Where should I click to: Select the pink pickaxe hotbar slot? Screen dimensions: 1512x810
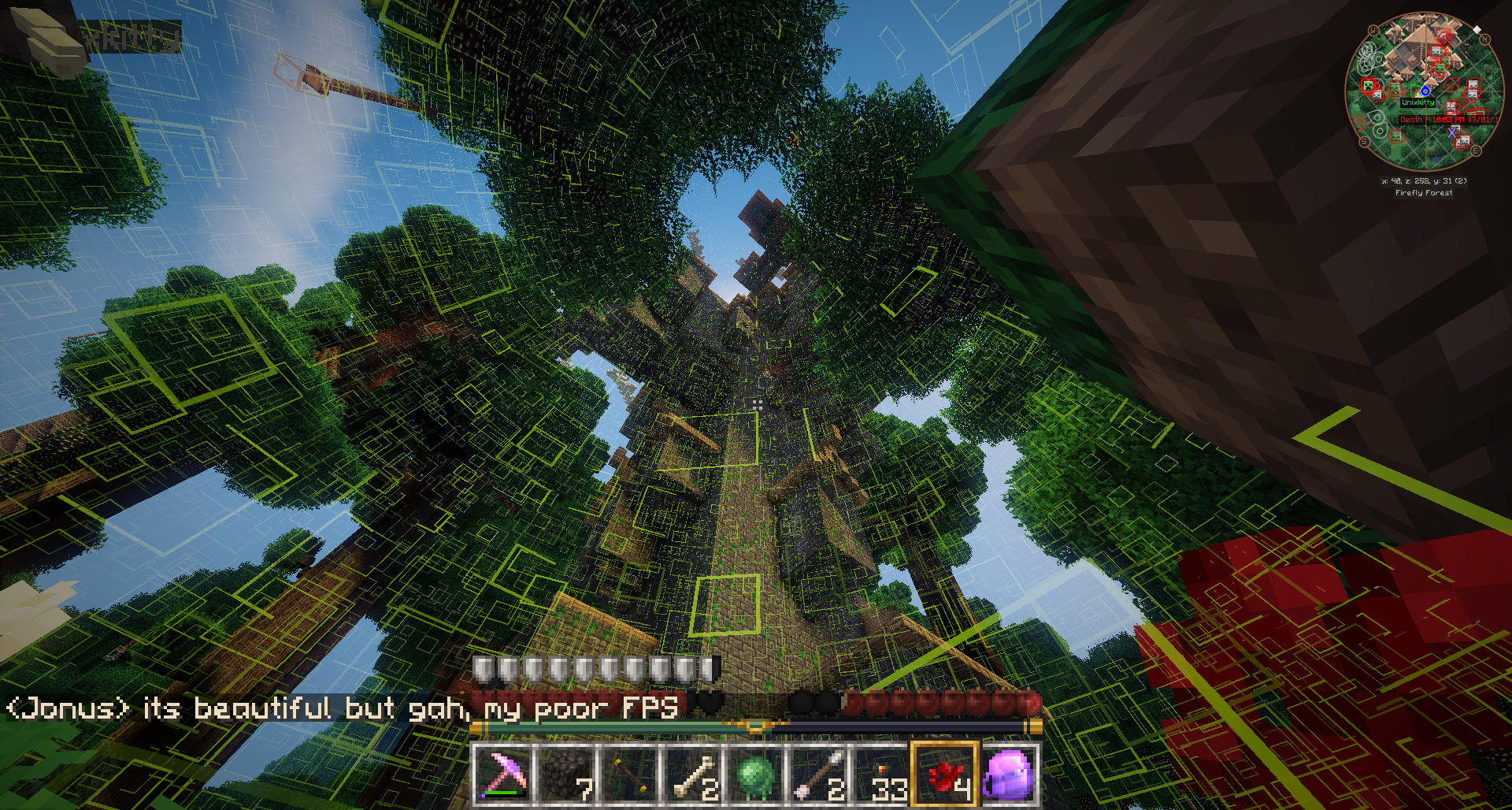pyautogui.click(x=504, y=774)
